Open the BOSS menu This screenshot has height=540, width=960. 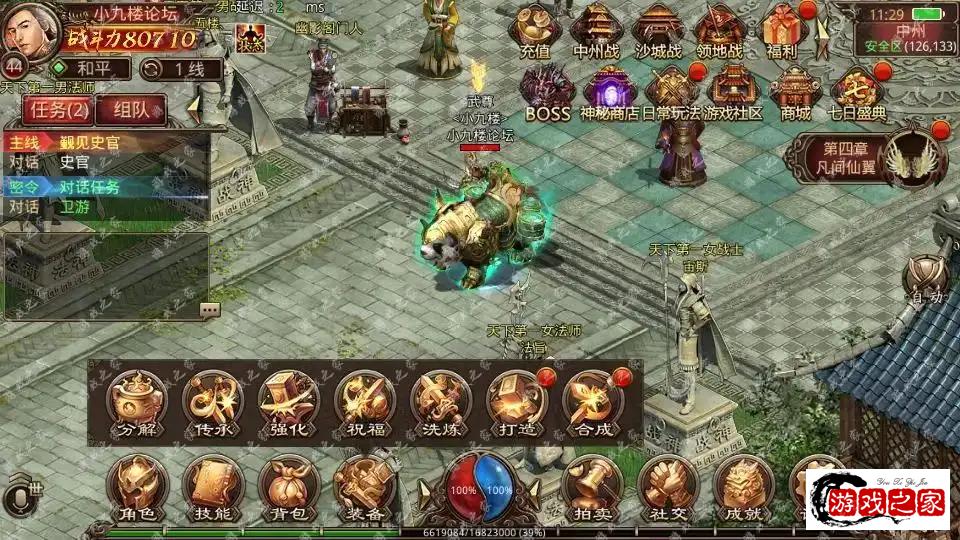click(547, 92)
